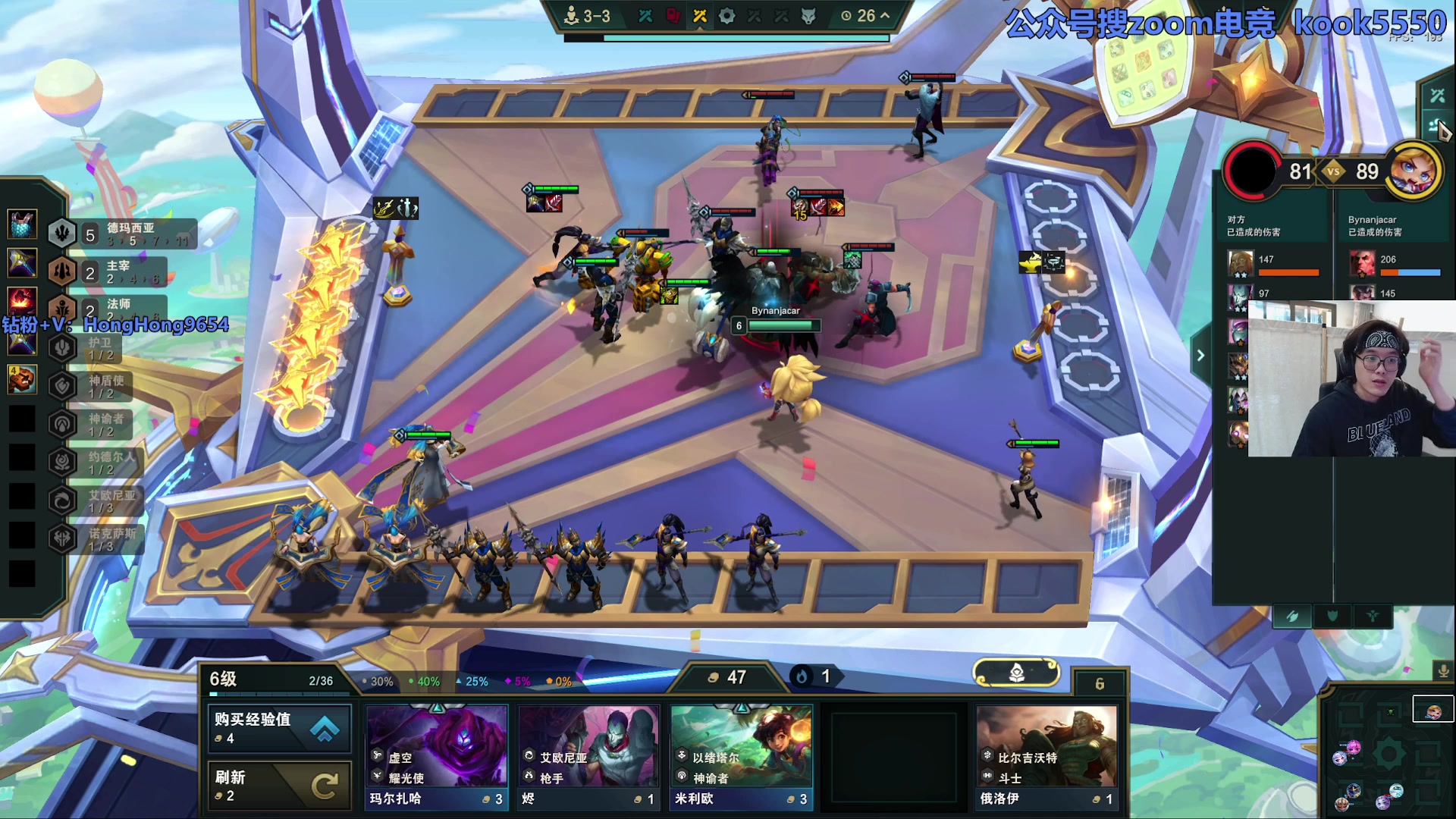Expand the collapsed side panel arrow

tap(1200, 355)
